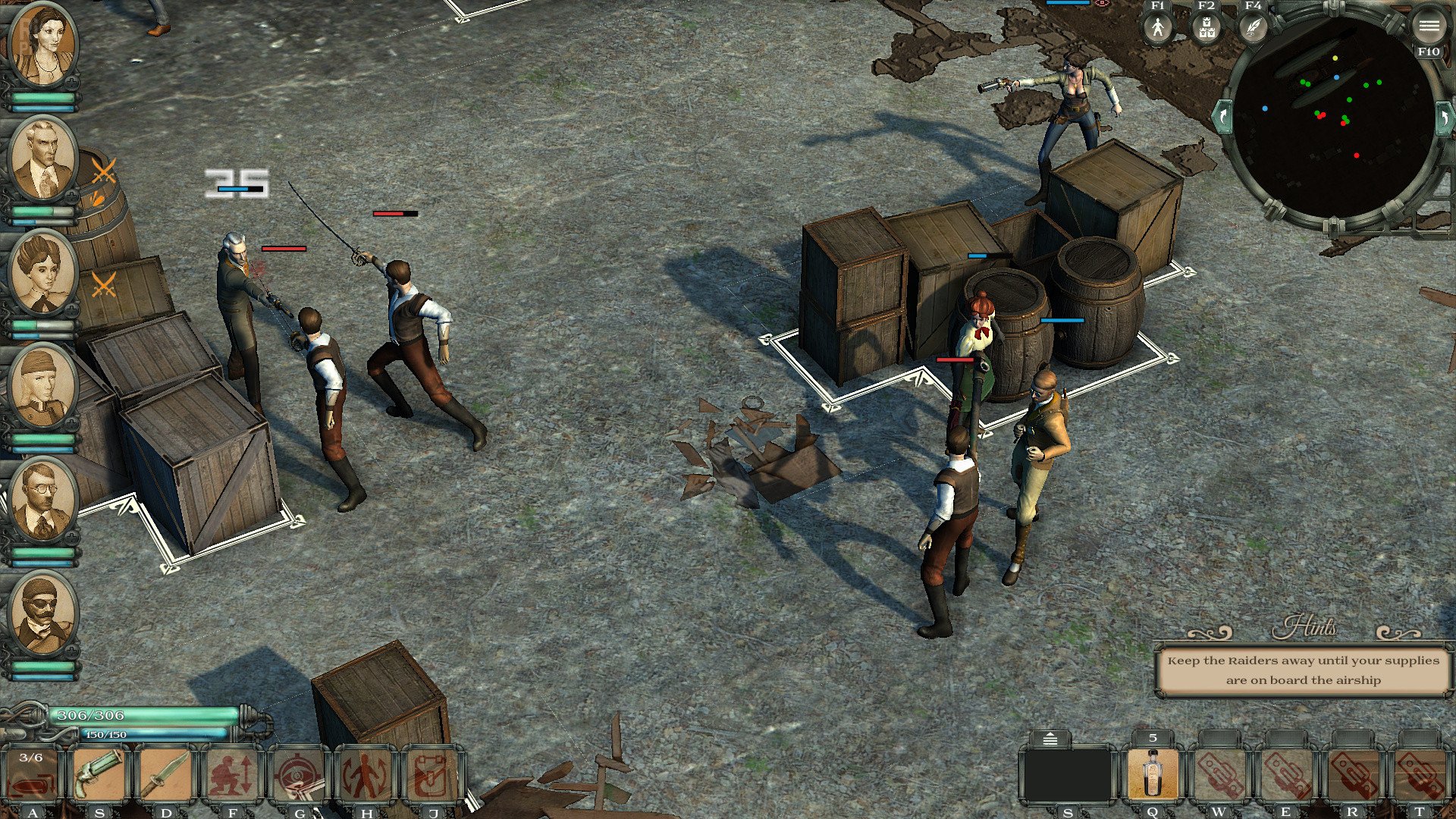1456x819 pixels.
Task: Activate the walking figure with arrows ability
Action: (x=366, y=775)
